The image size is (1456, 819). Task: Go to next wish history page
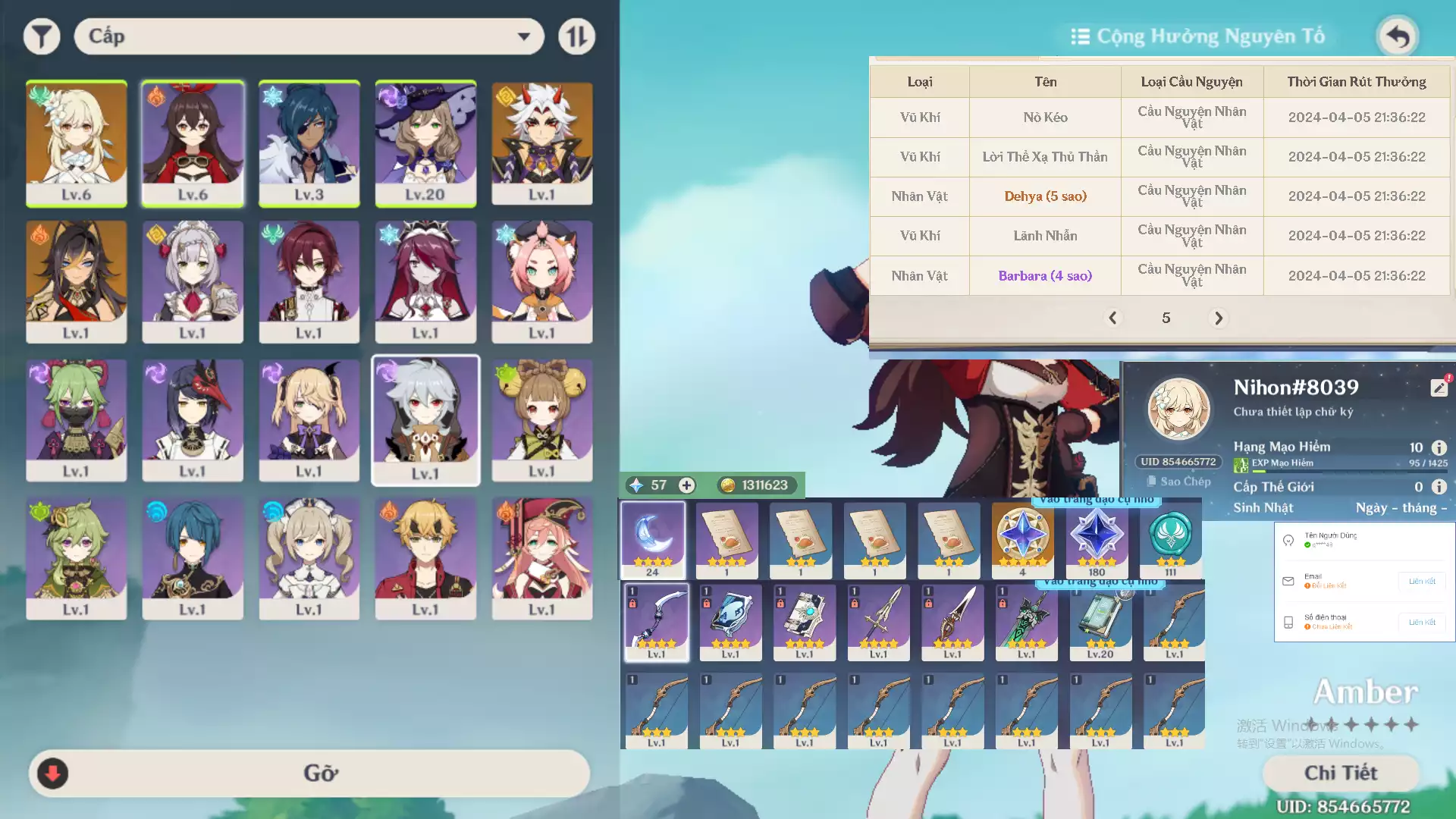(x=1219, y=318)
